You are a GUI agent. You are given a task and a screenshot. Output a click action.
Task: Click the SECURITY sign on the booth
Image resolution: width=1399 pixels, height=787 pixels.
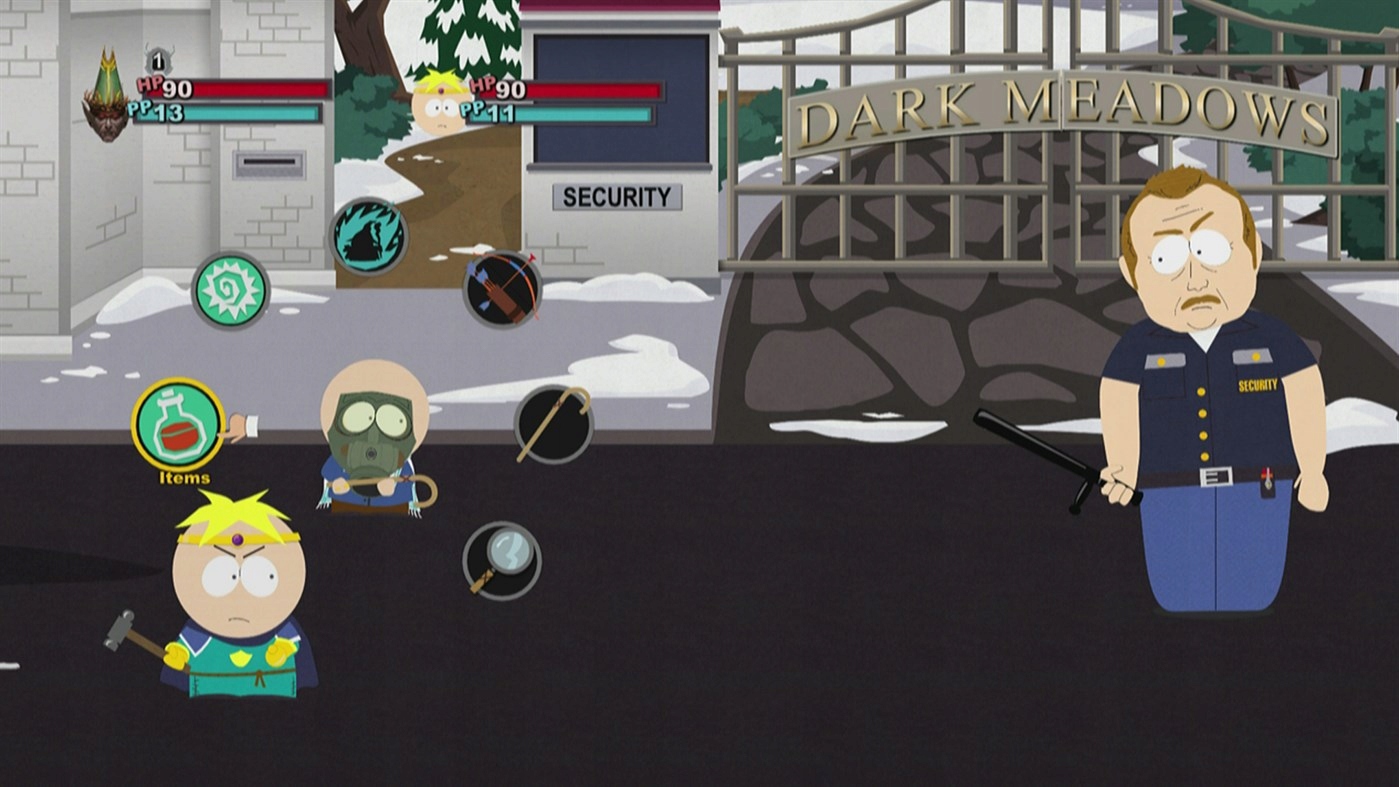coord(617,197)
